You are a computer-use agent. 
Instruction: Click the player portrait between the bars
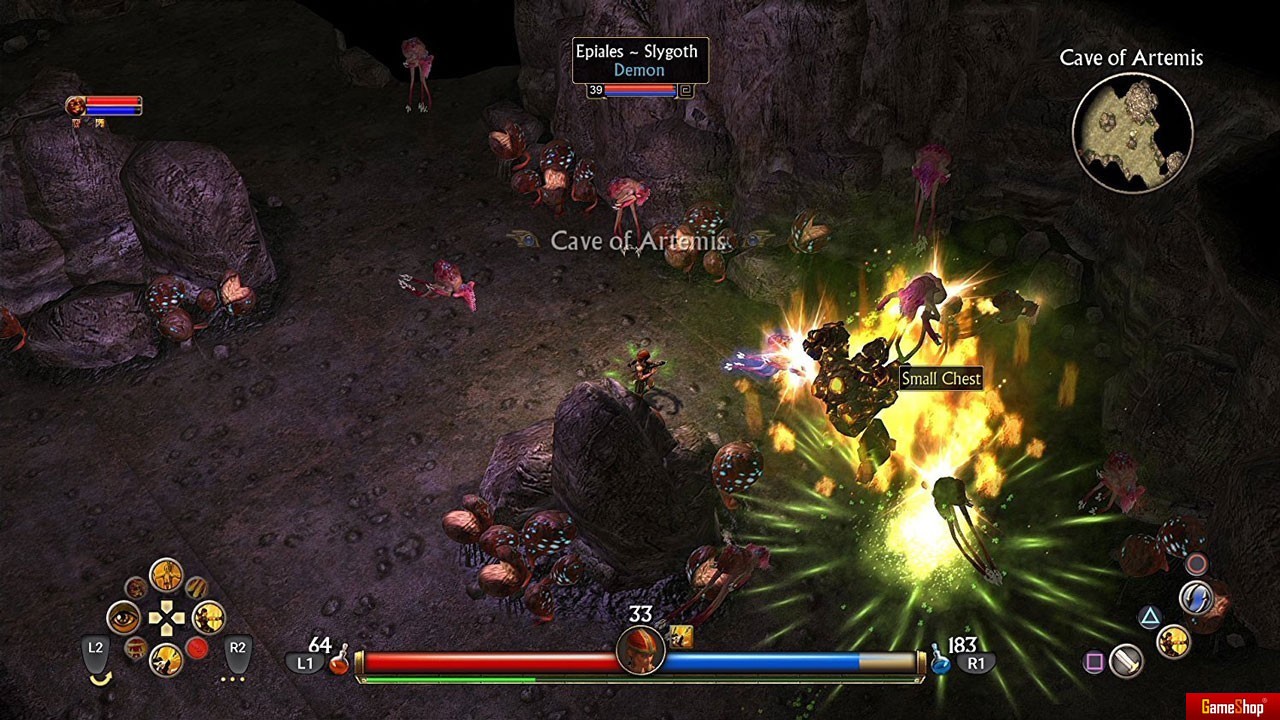[640, 651]
